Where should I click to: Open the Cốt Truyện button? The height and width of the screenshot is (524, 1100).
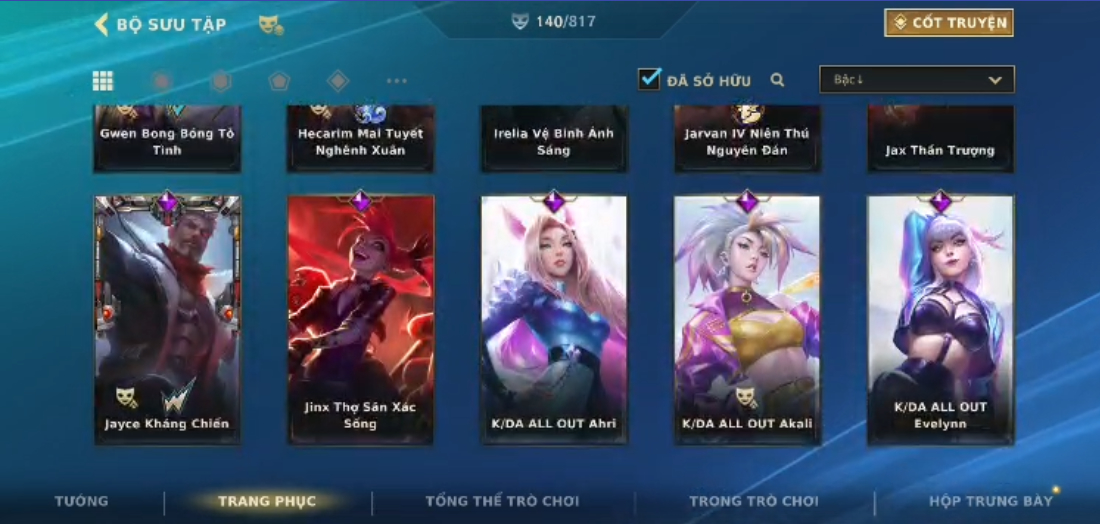(948, 23)
